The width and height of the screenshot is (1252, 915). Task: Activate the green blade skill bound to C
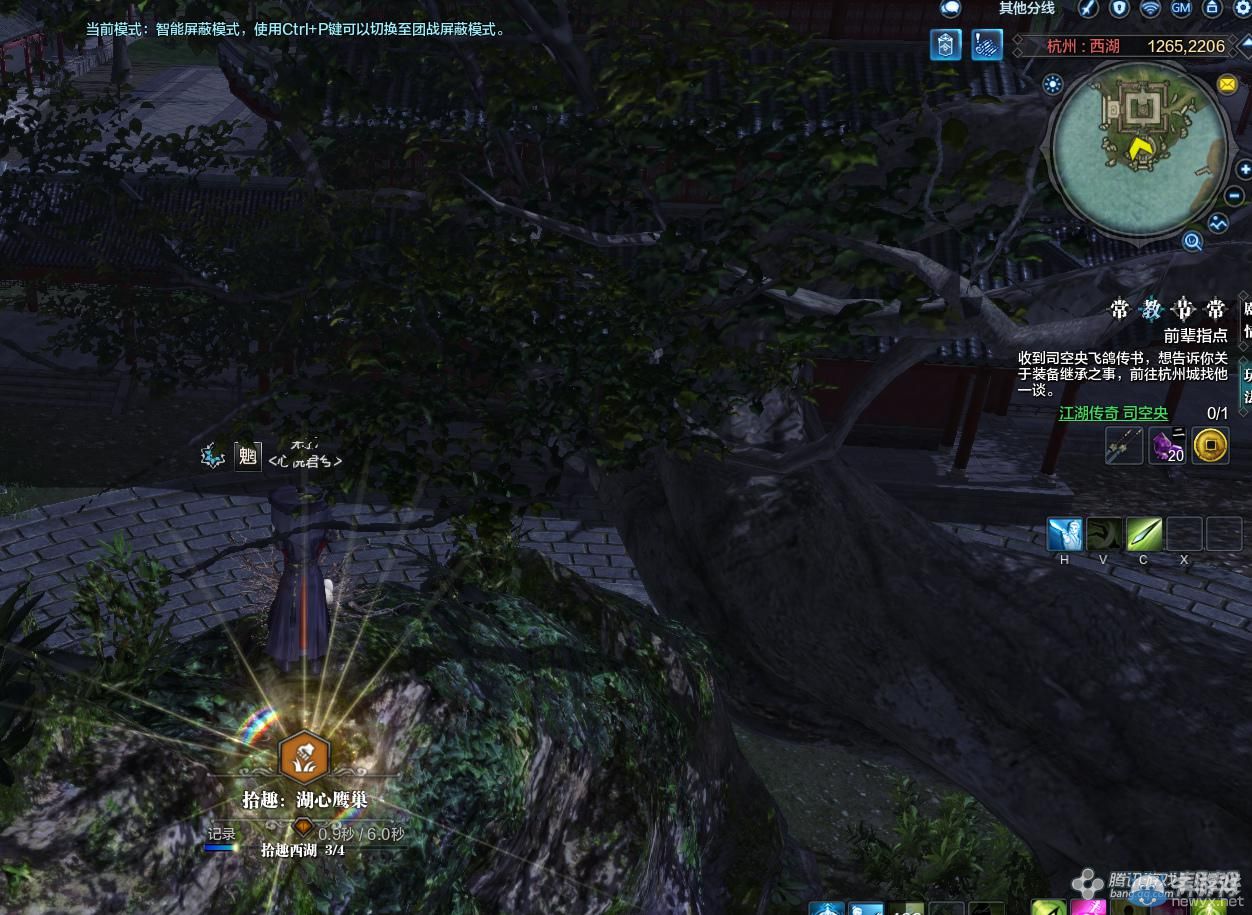coord(1144,534)
